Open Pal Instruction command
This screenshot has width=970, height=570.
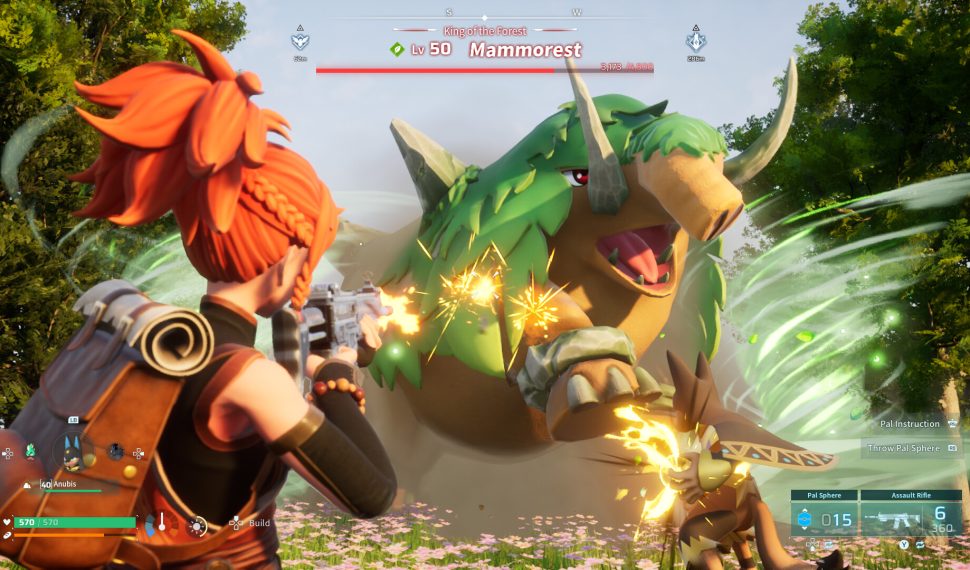point(912,424)
